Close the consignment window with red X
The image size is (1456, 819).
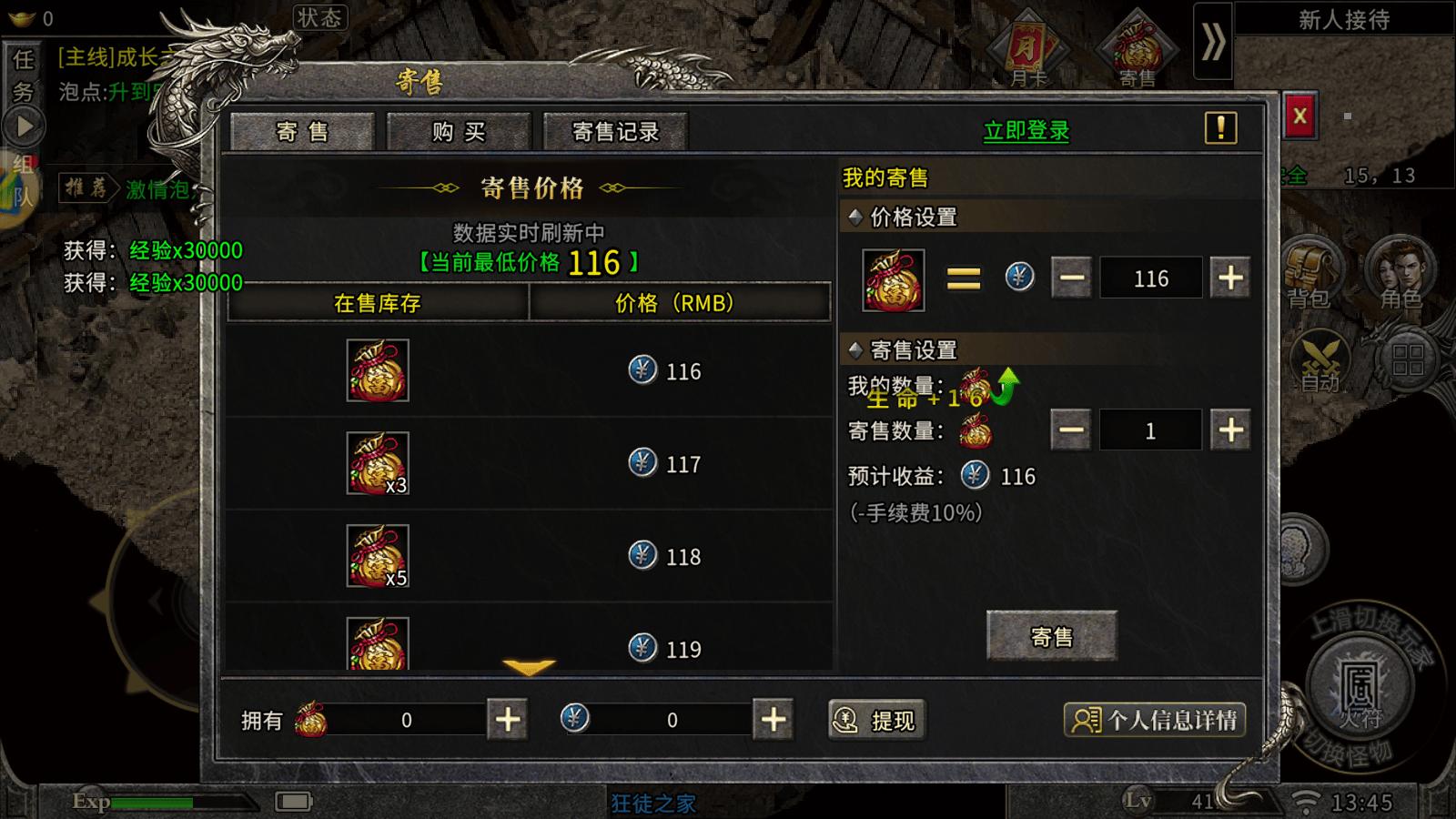click(x=1299, y=116)
